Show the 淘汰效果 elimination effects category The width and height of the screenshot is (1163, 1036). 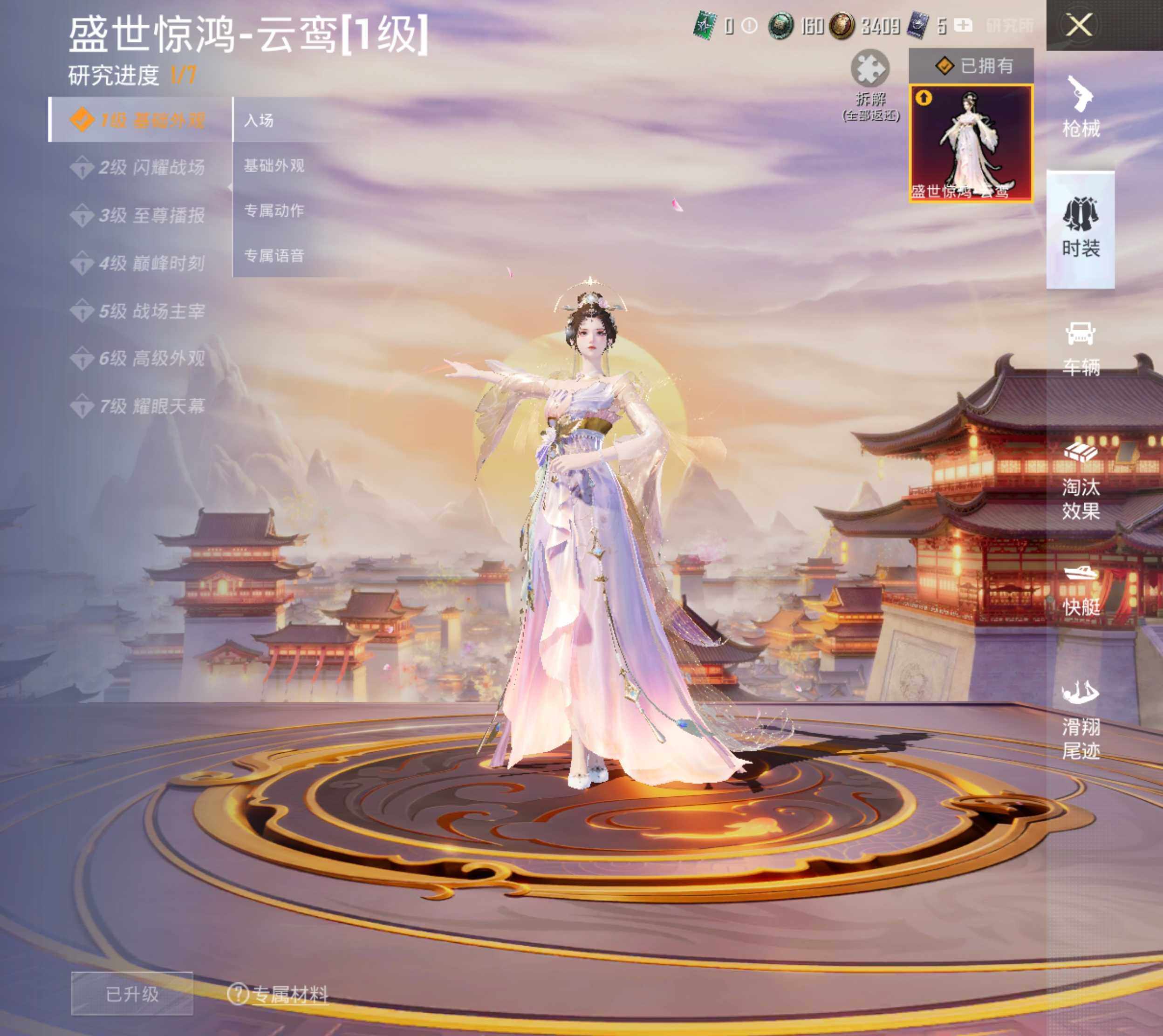(1081, 481)
